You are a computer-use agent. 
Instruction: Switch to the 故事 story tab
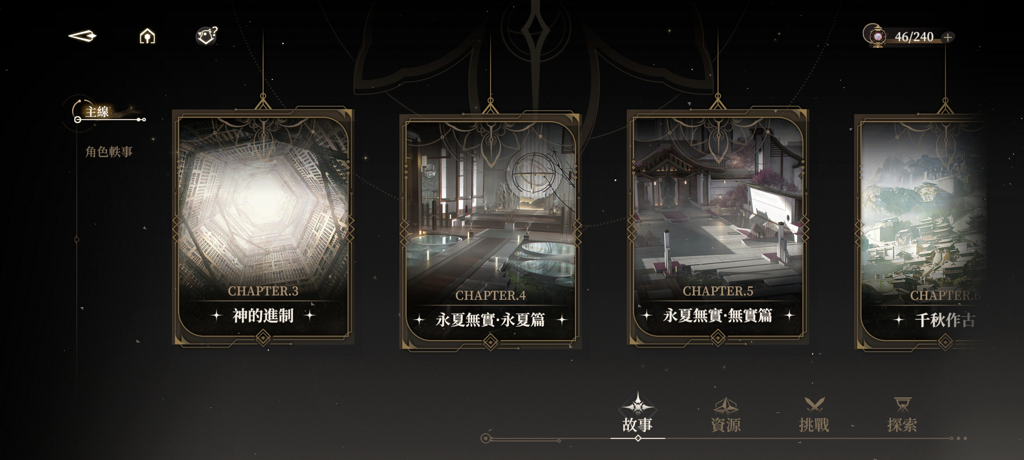pos(638,415)
